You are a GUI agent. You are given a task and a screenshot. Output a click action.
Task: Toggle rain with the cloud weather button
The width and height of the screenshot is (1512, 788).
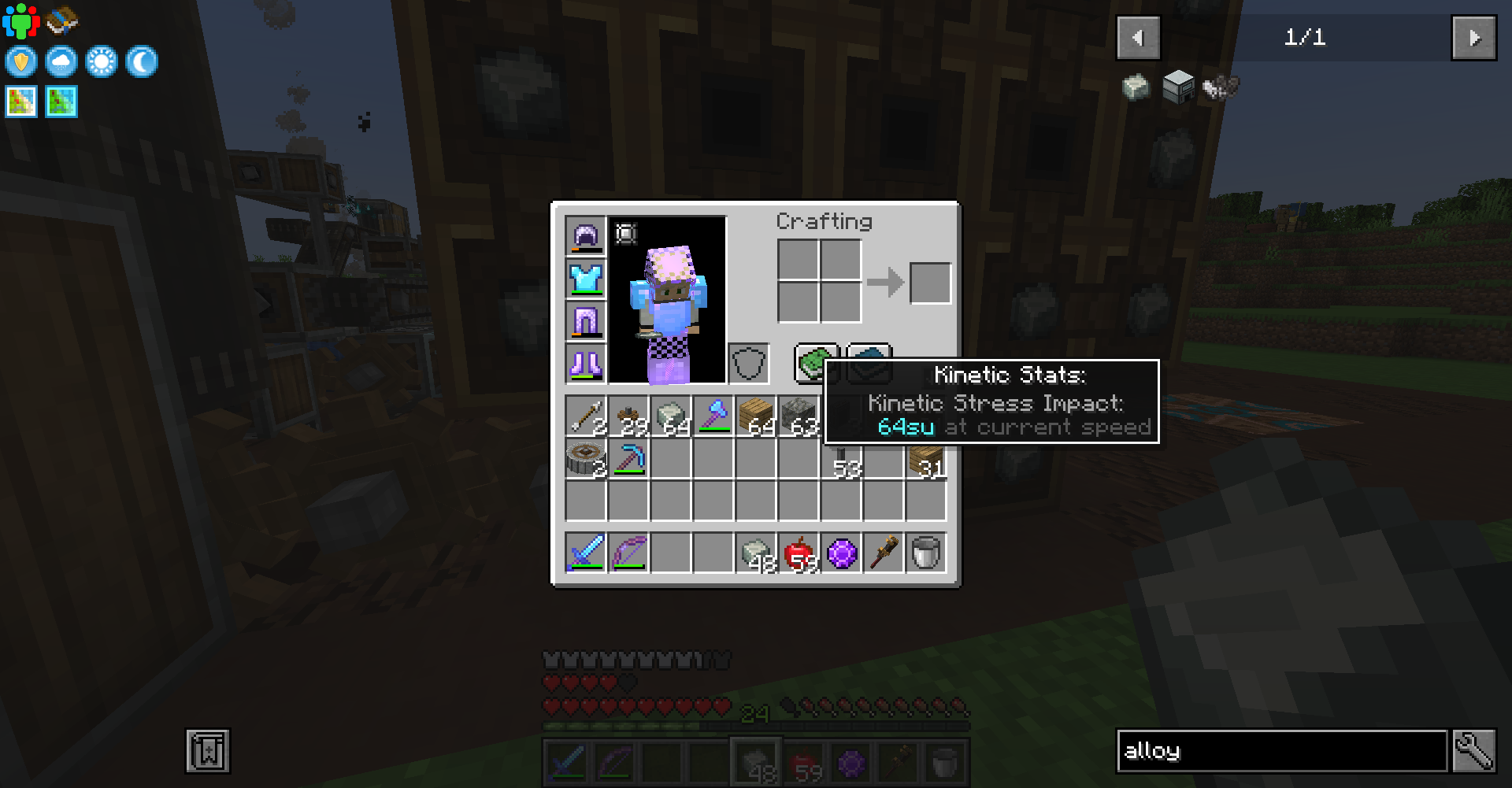point(61,61)
